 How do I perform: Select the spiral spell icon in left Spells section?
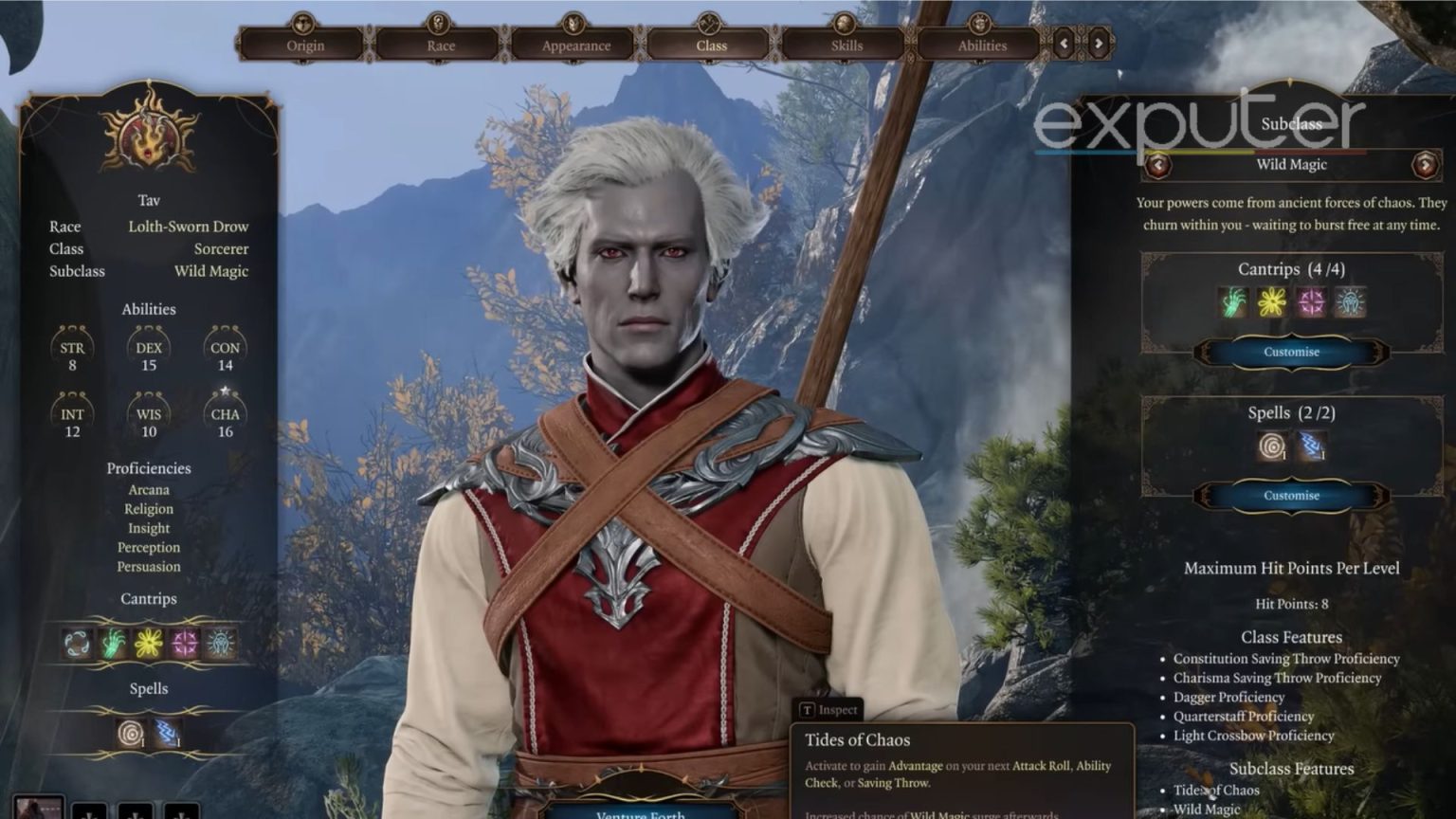130,732
